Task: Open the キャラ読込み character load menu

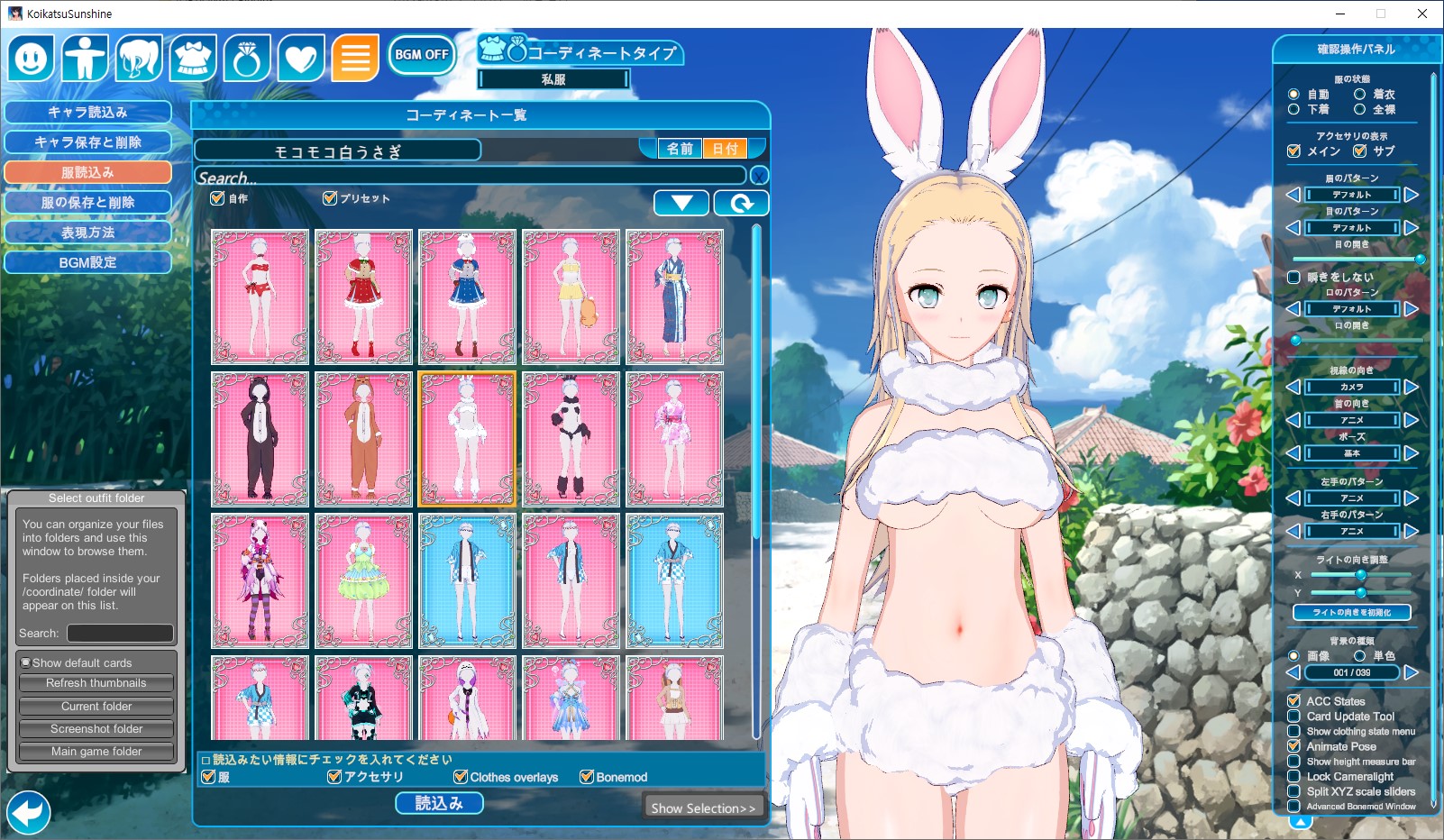Action: 87,112
